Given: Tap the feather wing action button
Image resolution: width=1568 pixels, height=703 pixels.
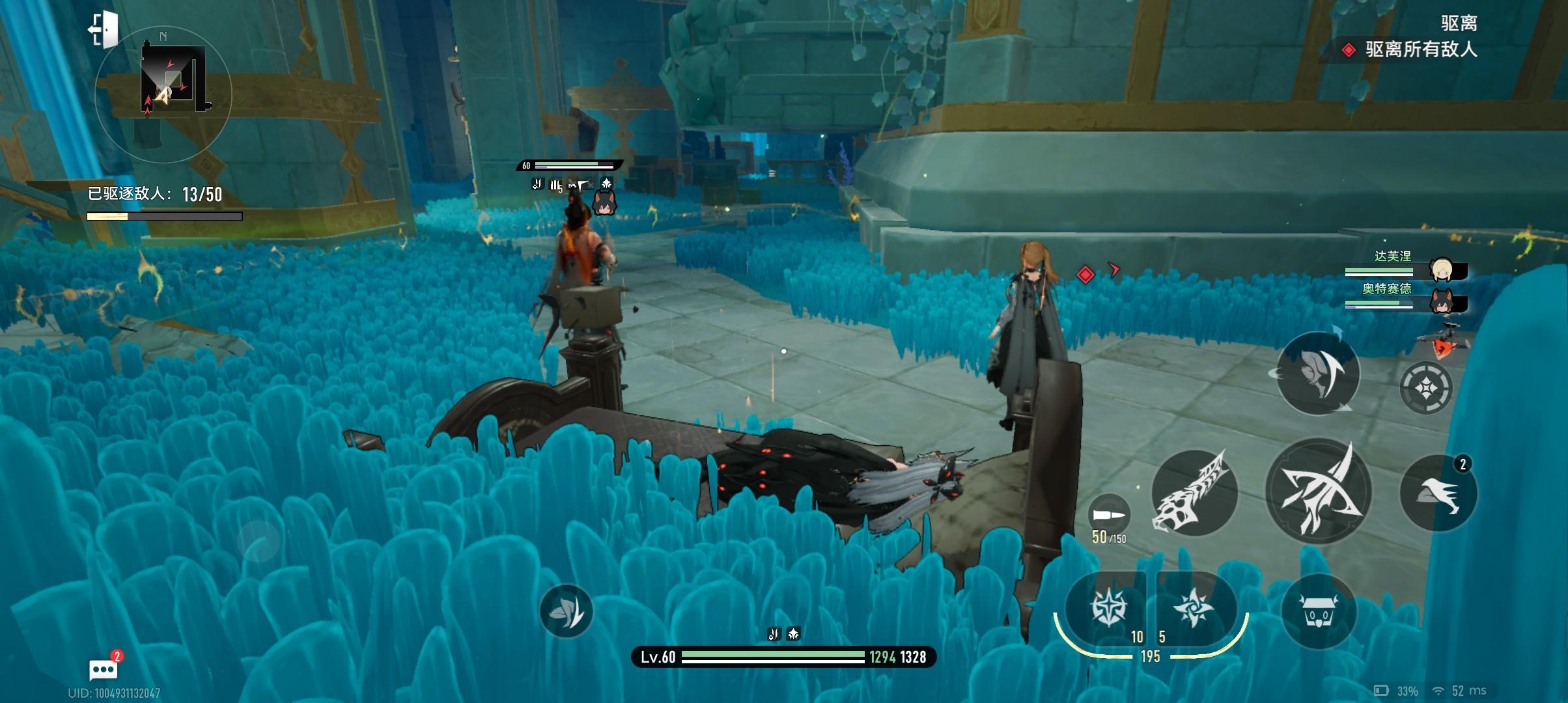Looking at the screenshot, I should click(1317, 373).
